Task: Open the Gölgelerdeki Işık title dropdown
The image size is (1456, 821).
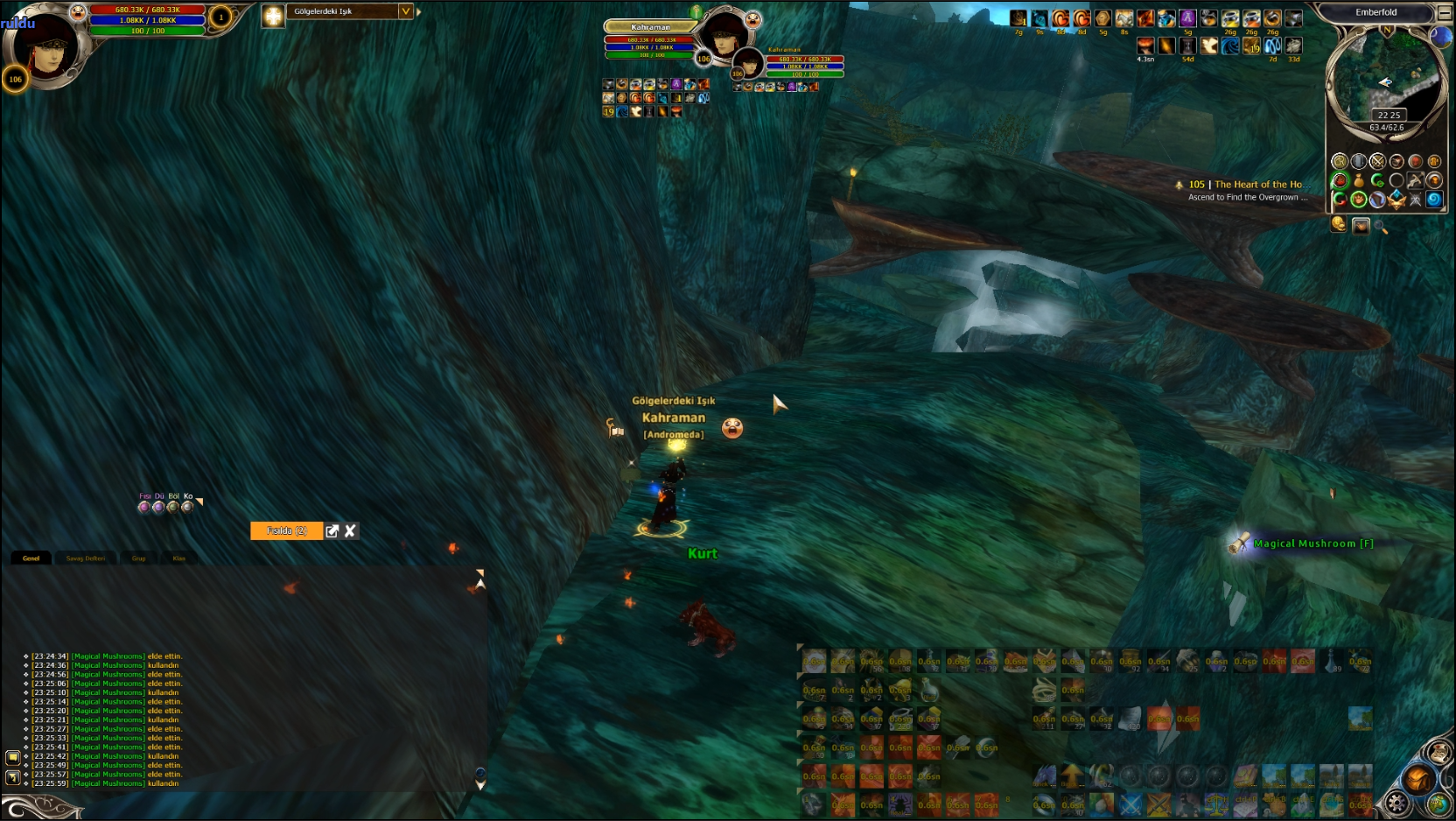Action: 405,11
